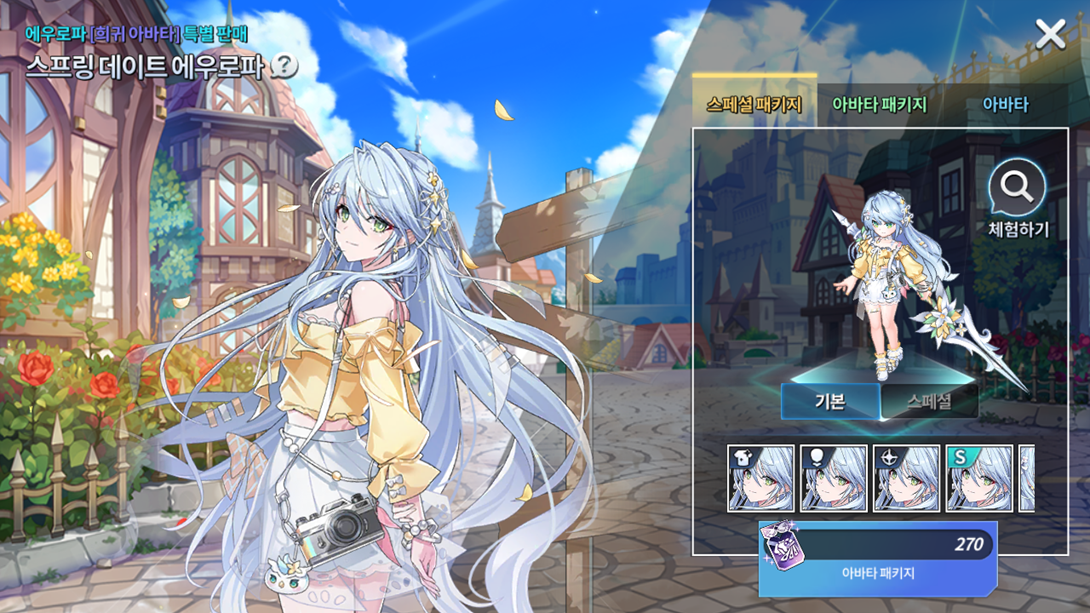The width and height of the screenshot is (1090, 613).
Task: Pick the thumbnail with the balloon badge
Action: pos(834,479)
